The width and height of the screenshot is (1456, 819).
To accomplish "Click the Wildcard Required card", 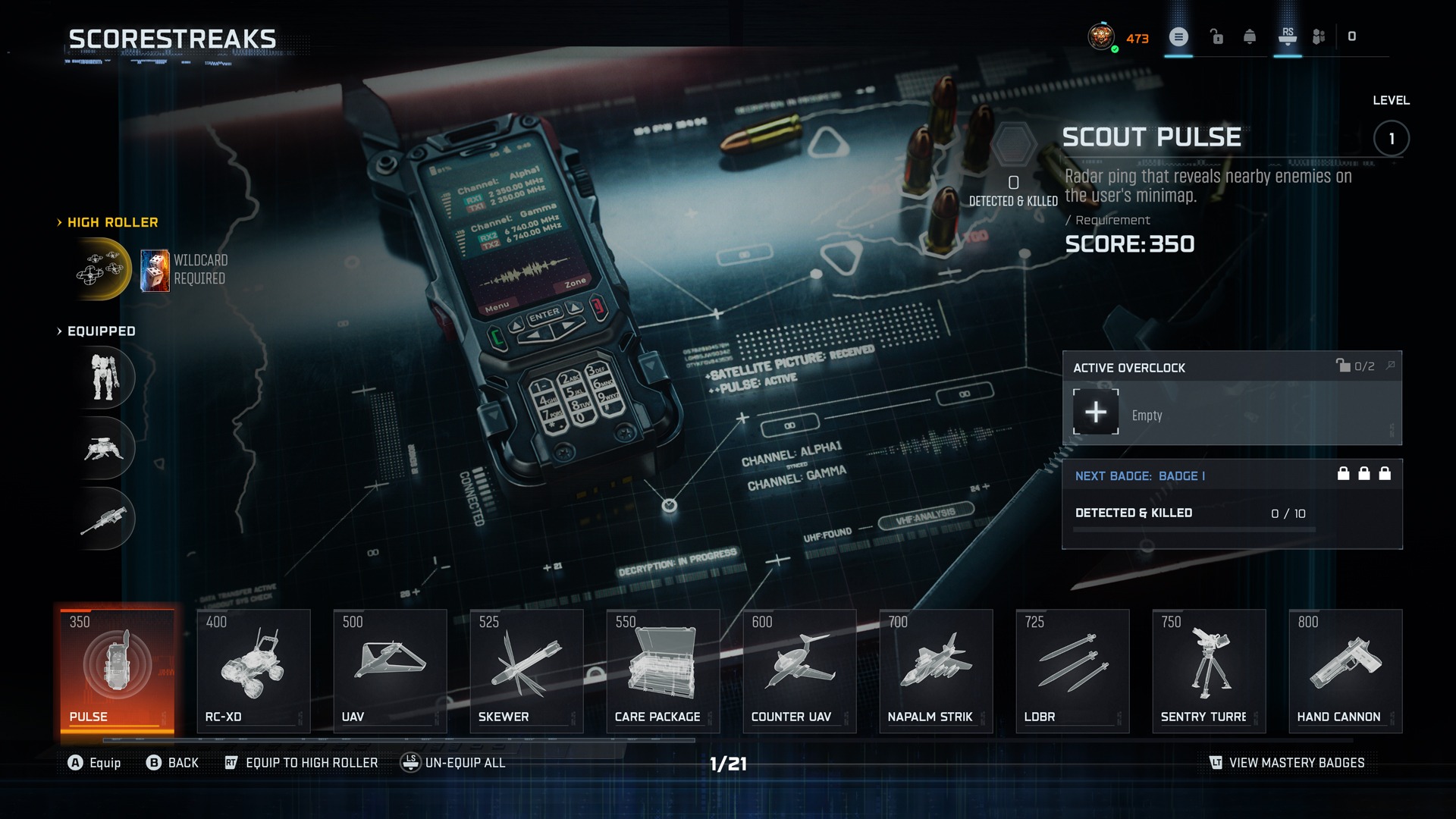I will [154, 269].
